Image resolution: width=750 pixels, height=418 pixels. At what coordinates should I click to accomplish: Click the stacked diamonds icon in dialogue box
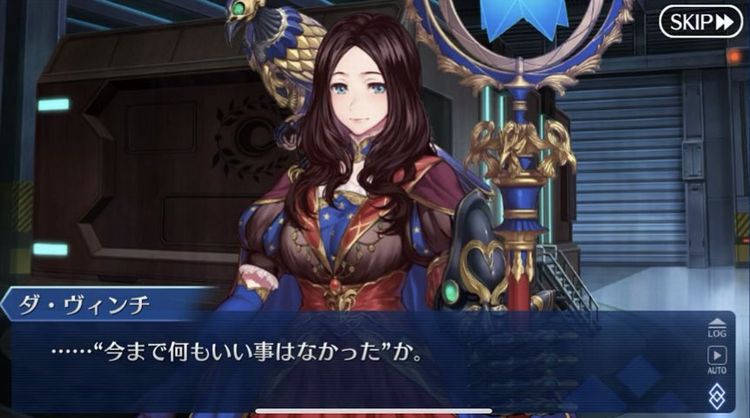pos(716,395)
